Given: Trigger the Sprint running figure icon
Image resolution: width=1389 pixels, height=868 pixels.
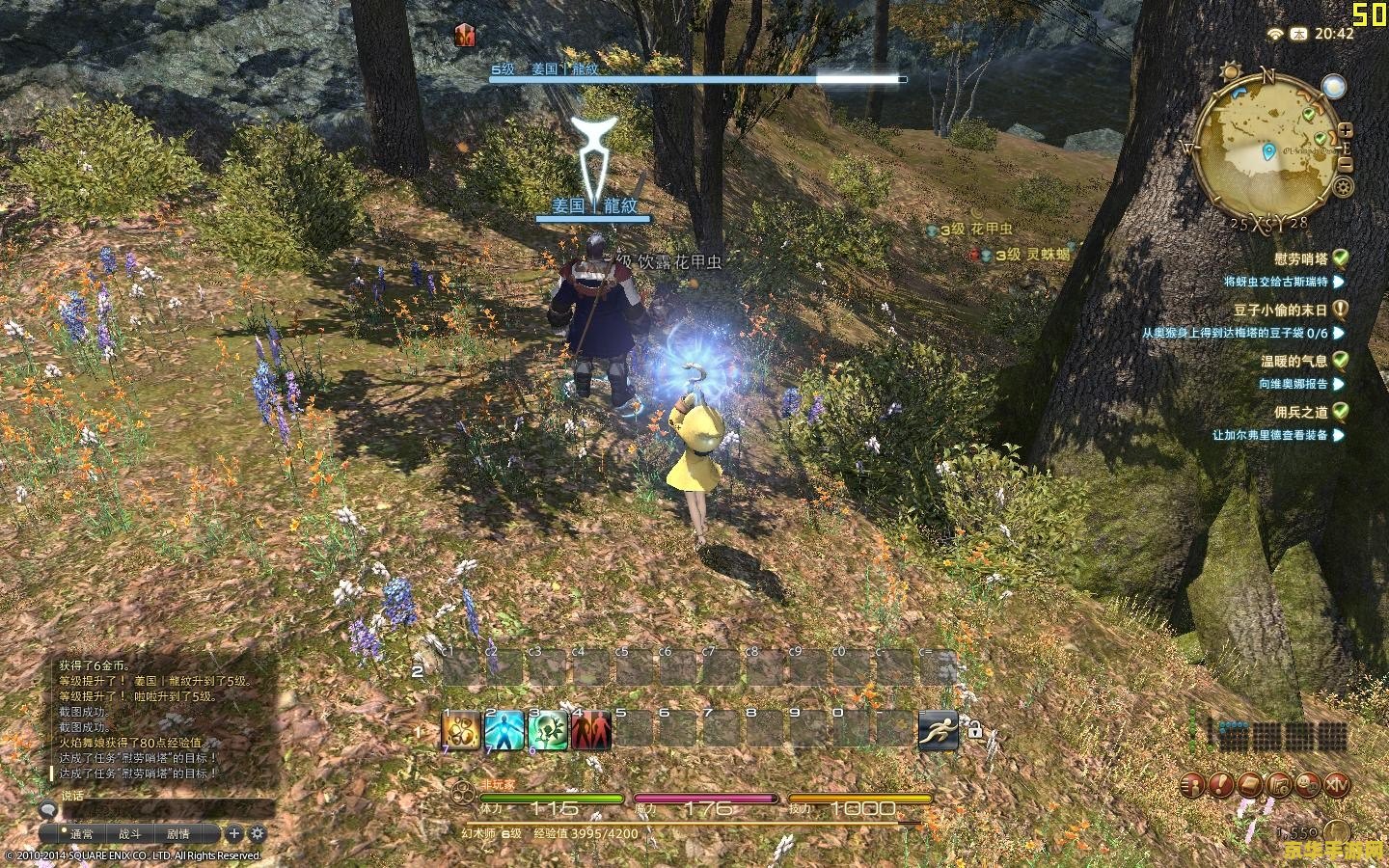Looking at the screenshot, I should tap(938, 731).
